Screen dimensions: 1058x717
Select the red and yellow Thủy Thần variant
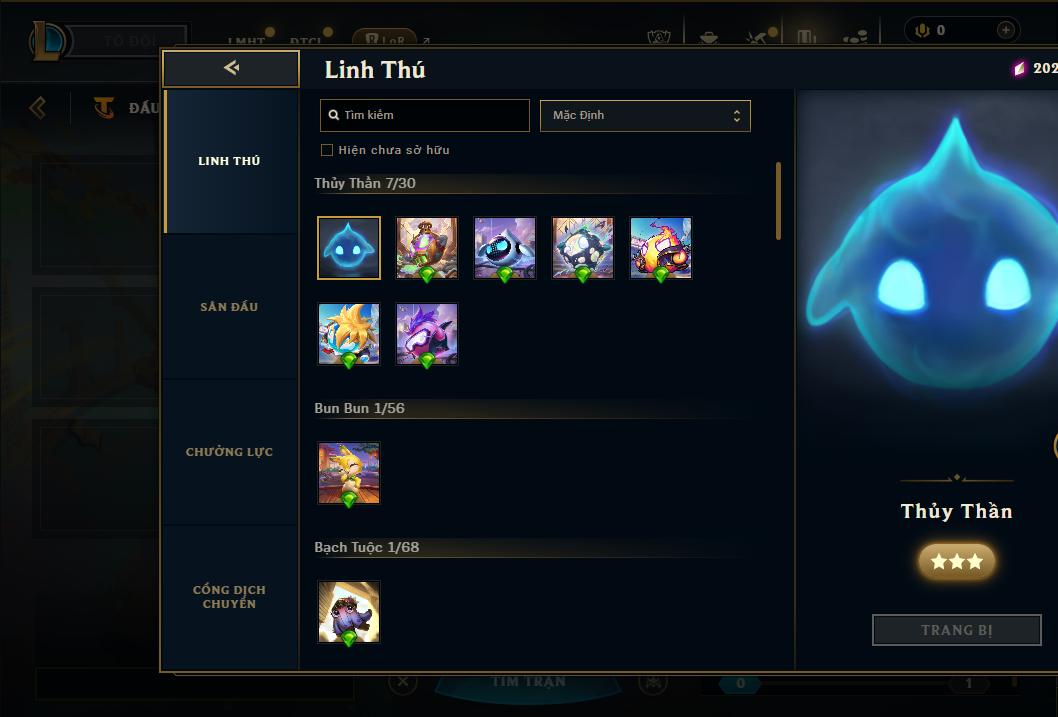pyautogui.click(x=661, y=248)
